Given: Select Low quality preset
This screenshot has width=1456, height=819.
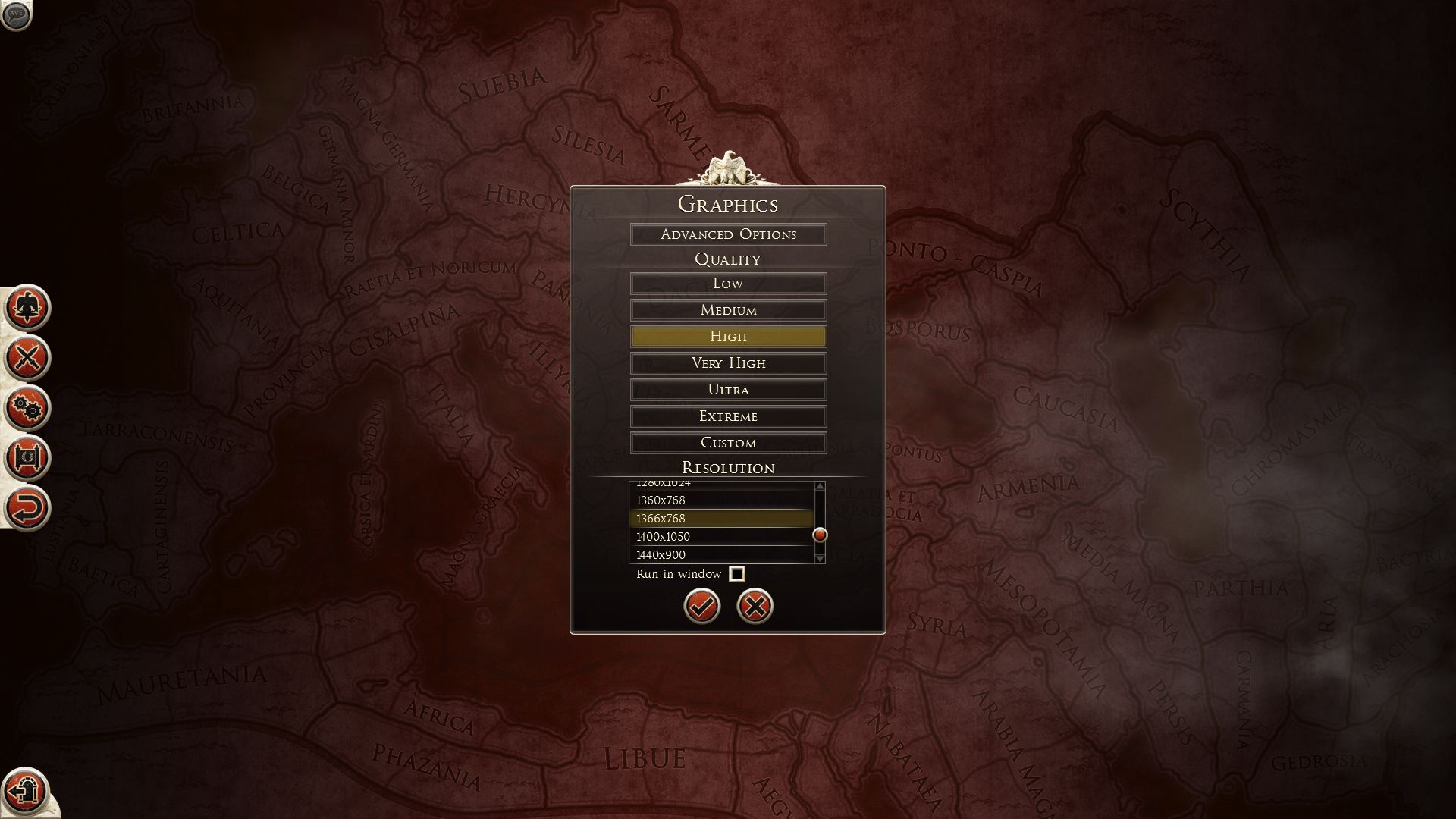Looking at the screenshot, I should tap(728, 284).
